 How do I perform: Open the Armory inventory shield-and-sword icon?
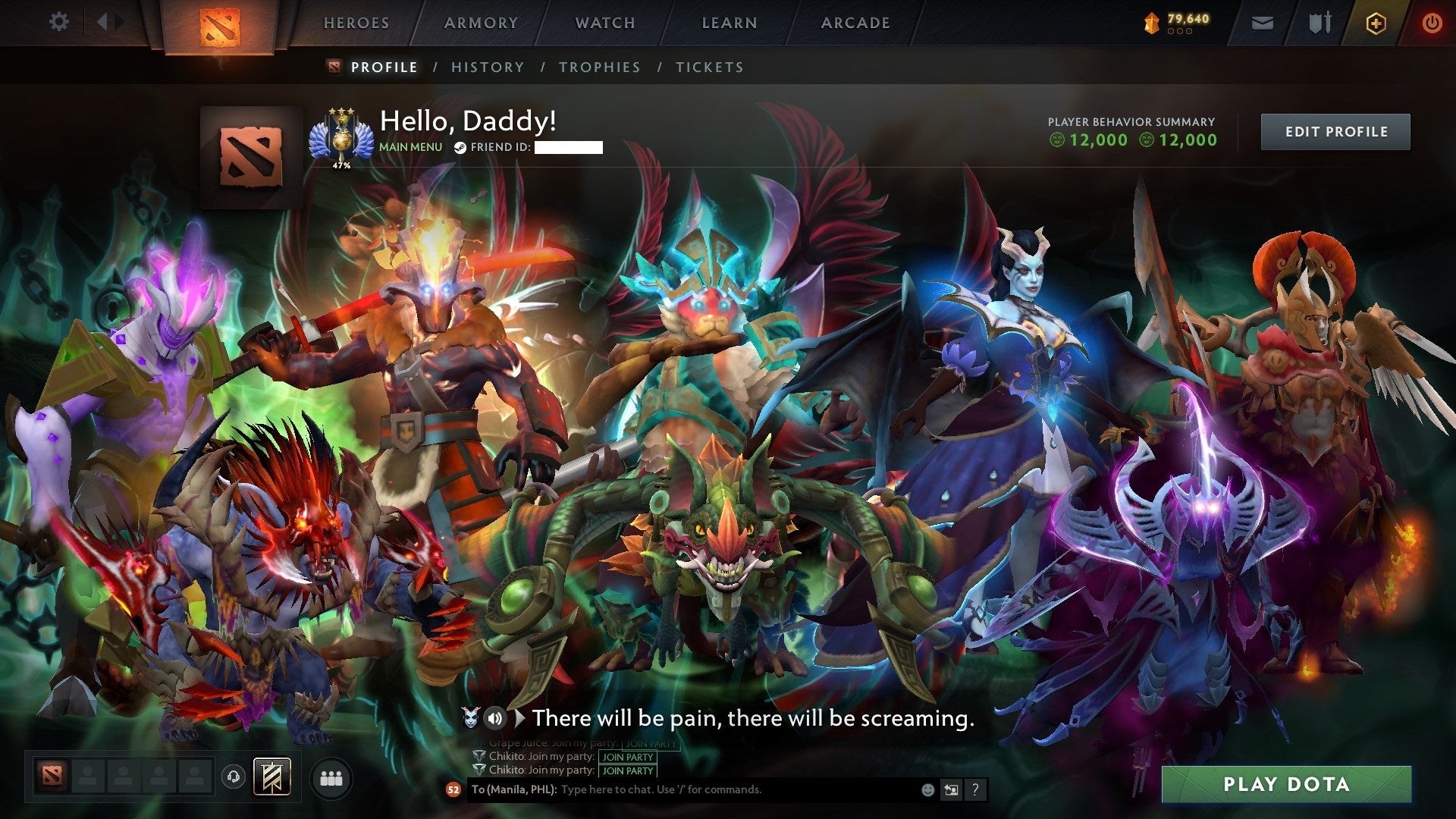tap(1320, 23)
